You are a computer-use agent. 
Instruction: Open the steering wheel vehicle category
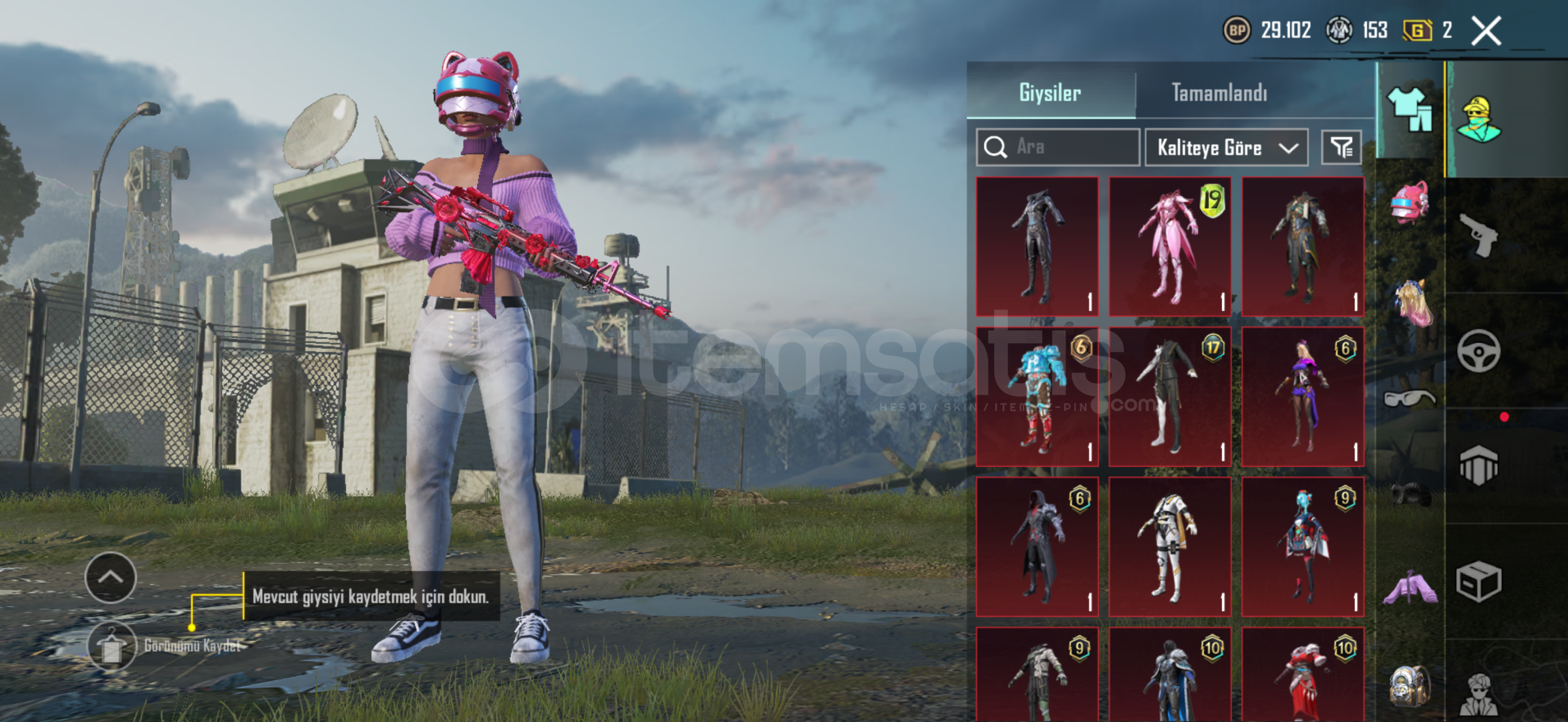coord(1478,350)
